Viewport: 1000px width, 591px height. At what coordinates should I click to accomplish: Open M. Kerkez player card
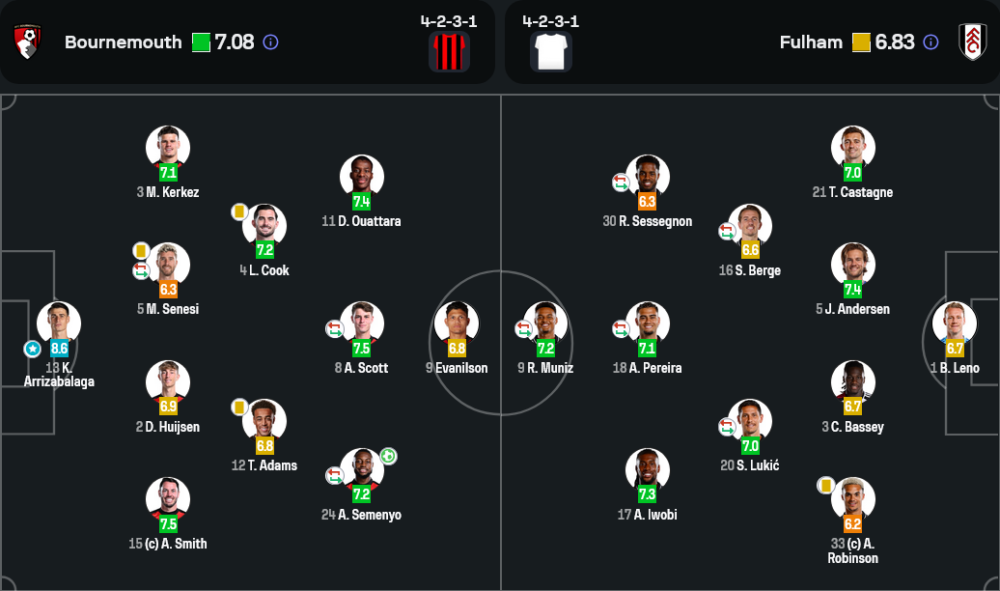(x=167, y=147)
